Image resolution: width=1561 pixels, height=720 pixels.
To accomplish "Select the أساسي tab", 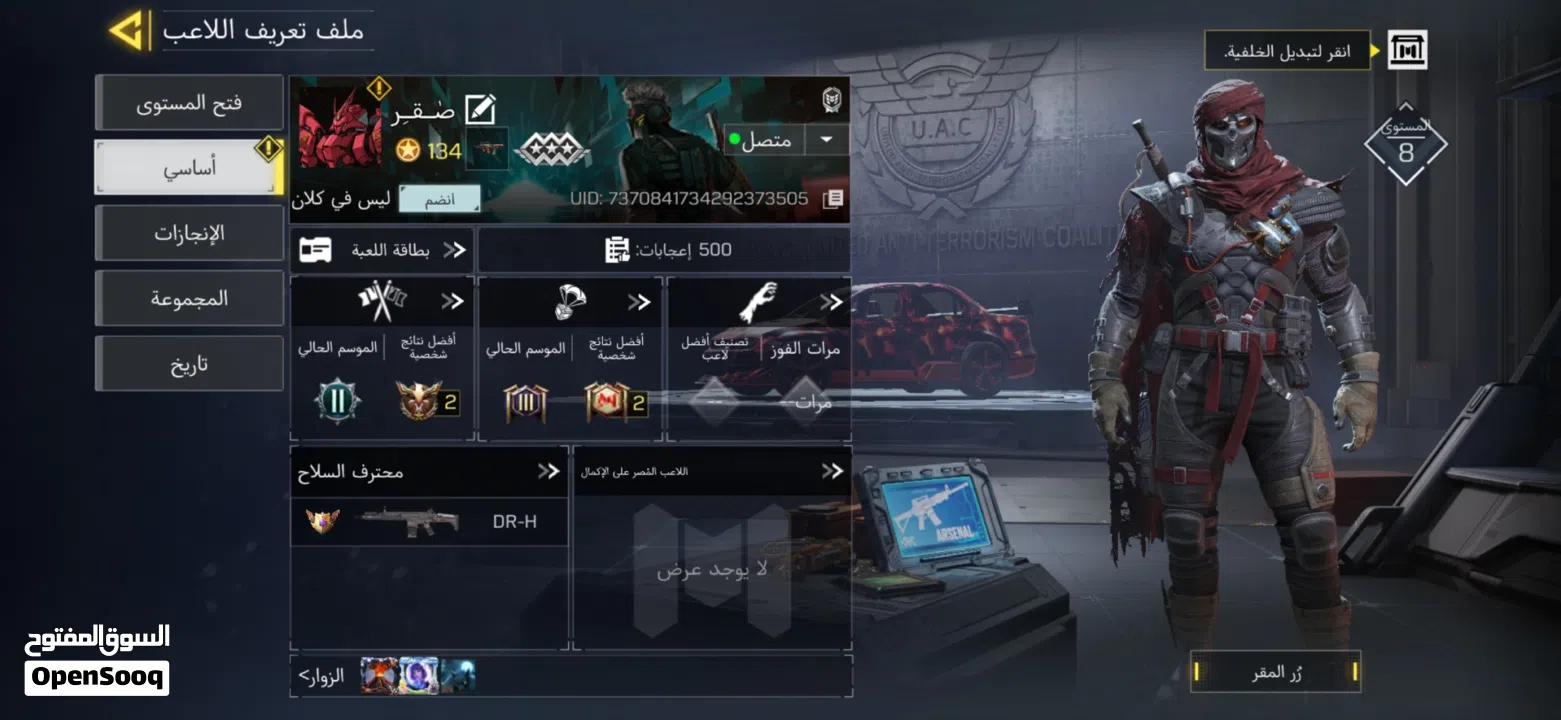I will pos(189,168).
